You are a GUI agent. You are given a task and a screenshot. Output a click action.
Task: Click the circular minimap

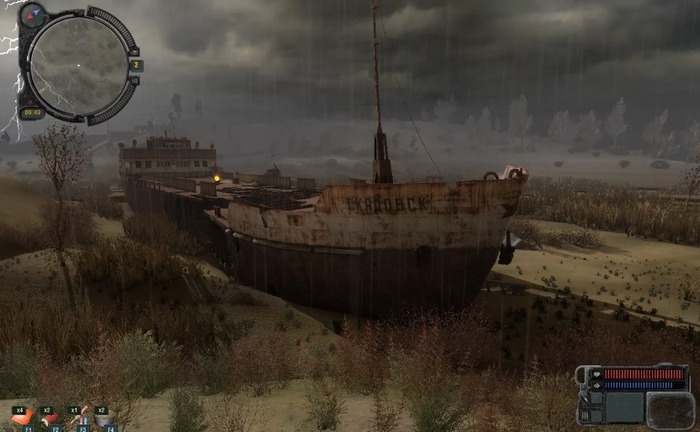click(x=77, y=65)
